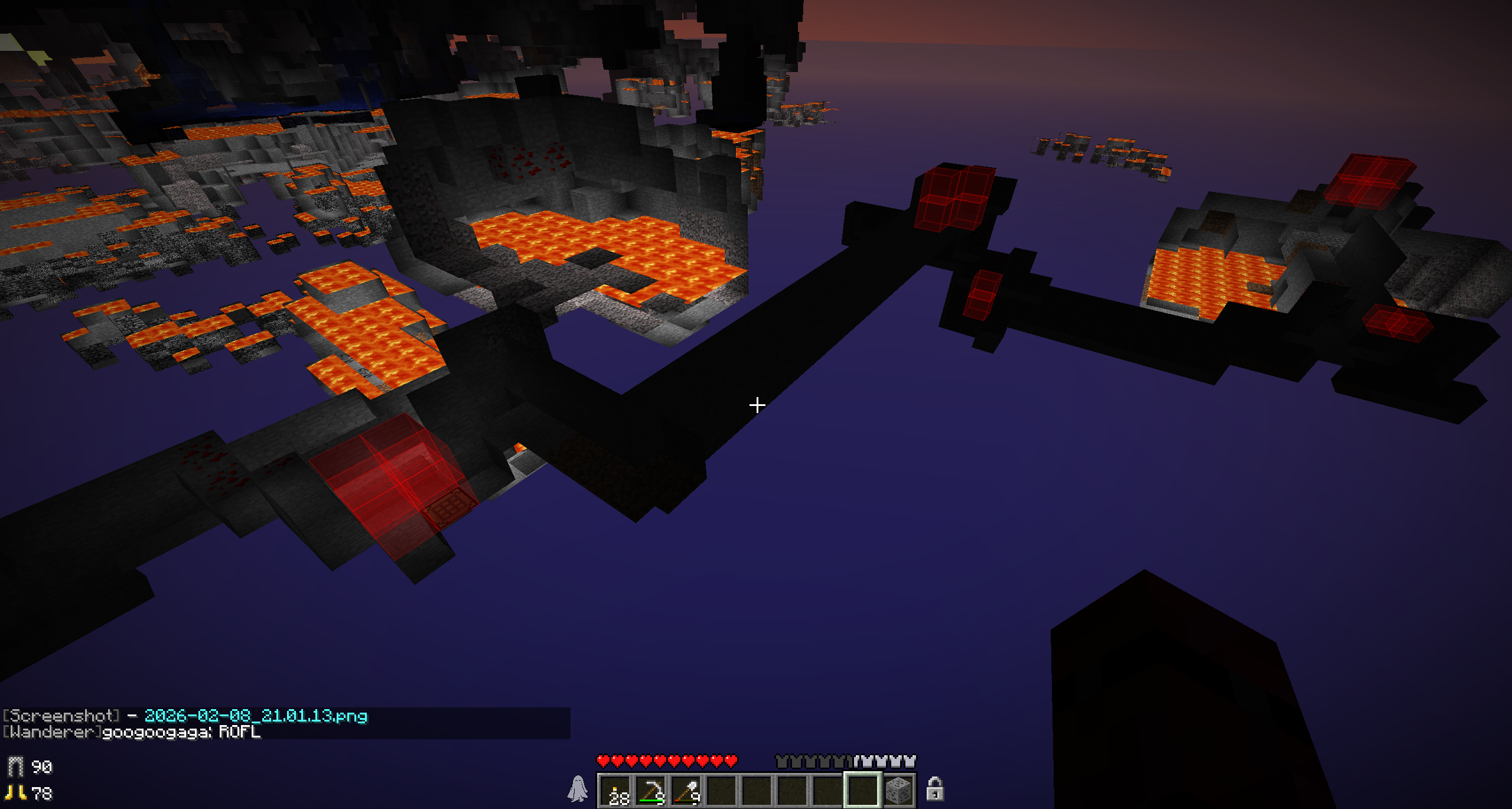Screen dimensions: 1512x809
Task: Click the padlock icon beside the hotbar
Action: [934, 789]
